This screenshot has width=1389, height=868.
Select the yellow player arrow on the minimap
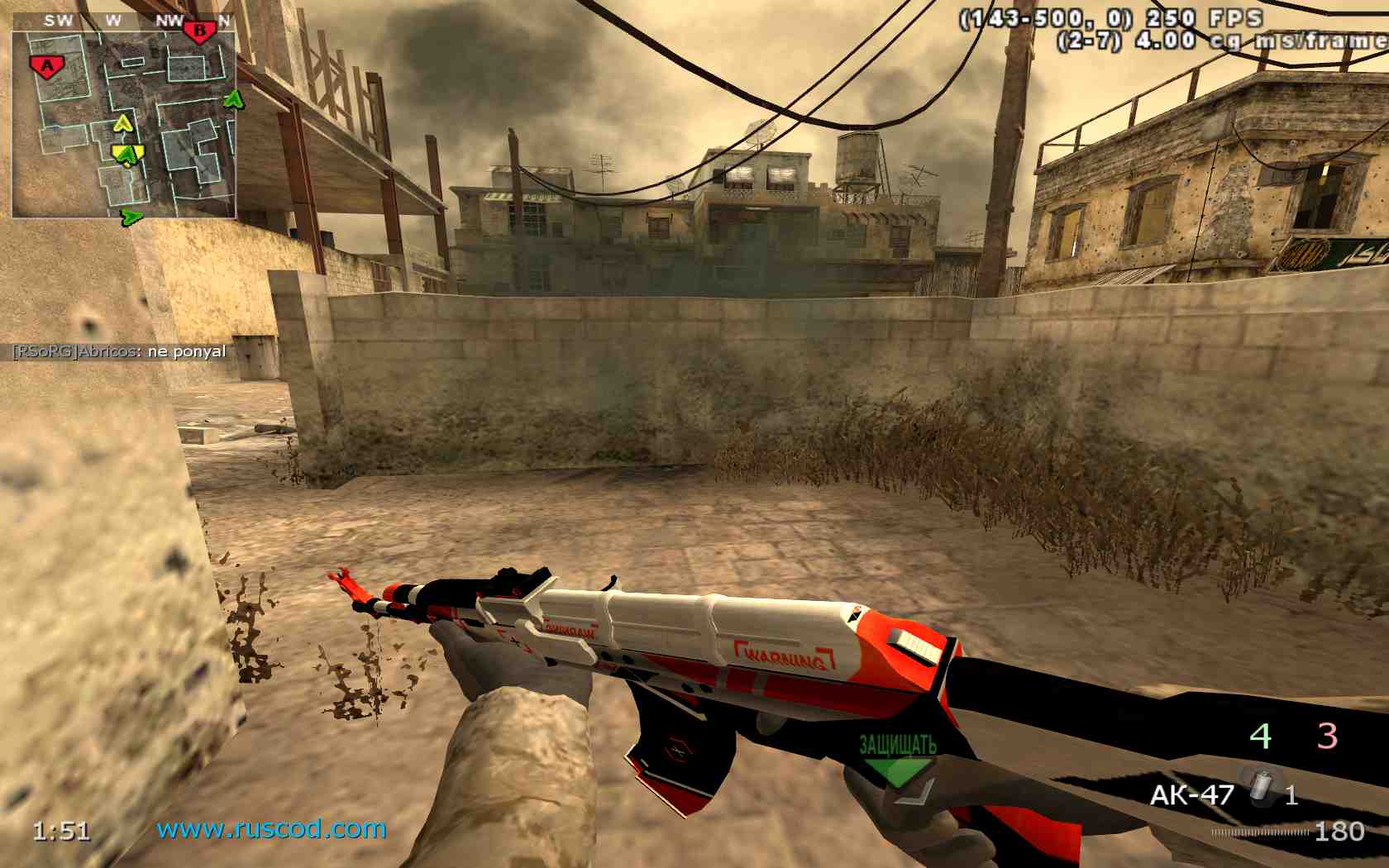[x=123, y=124]
